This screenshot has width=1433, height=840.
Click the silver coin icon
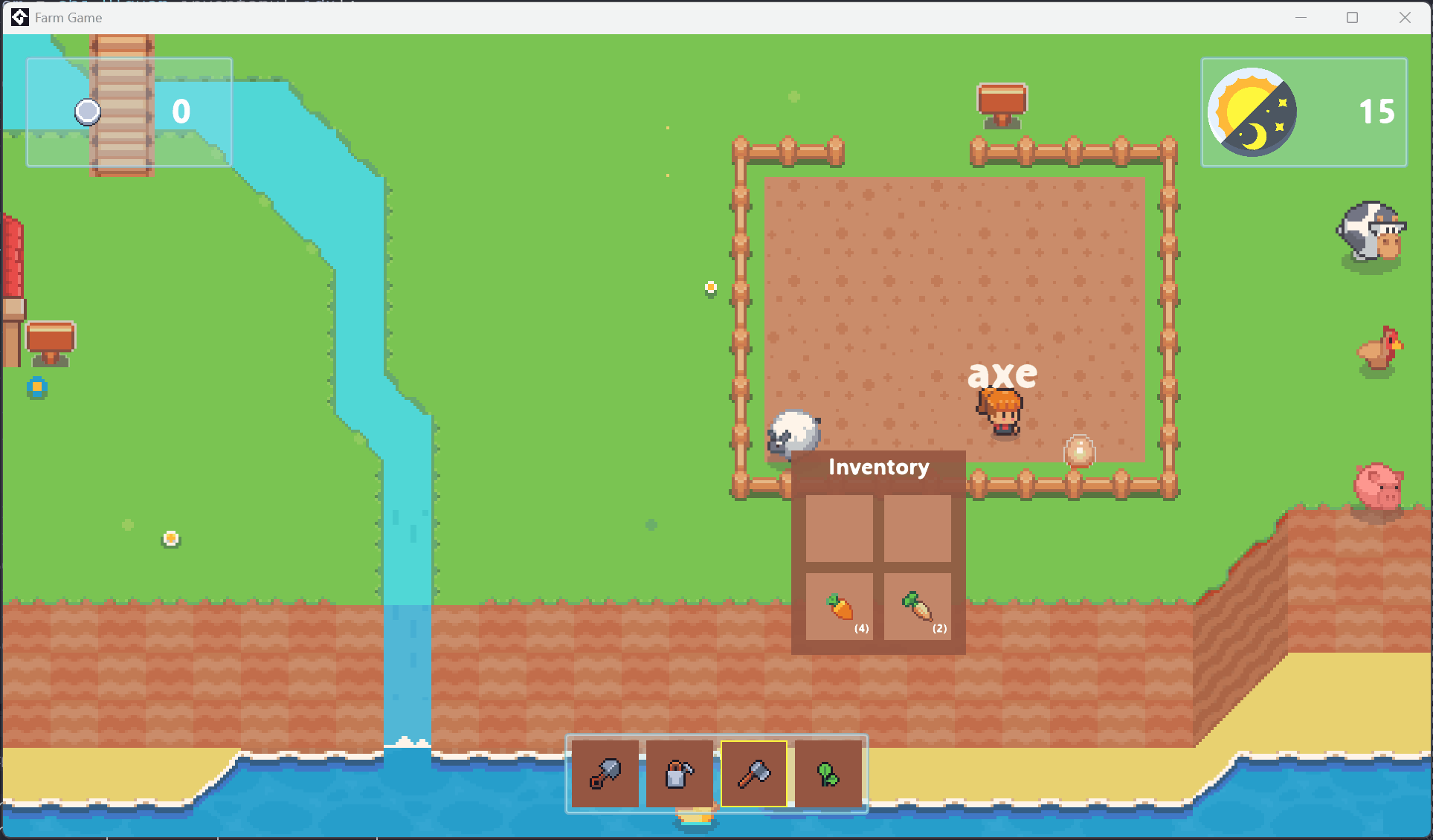coord(88,112)
